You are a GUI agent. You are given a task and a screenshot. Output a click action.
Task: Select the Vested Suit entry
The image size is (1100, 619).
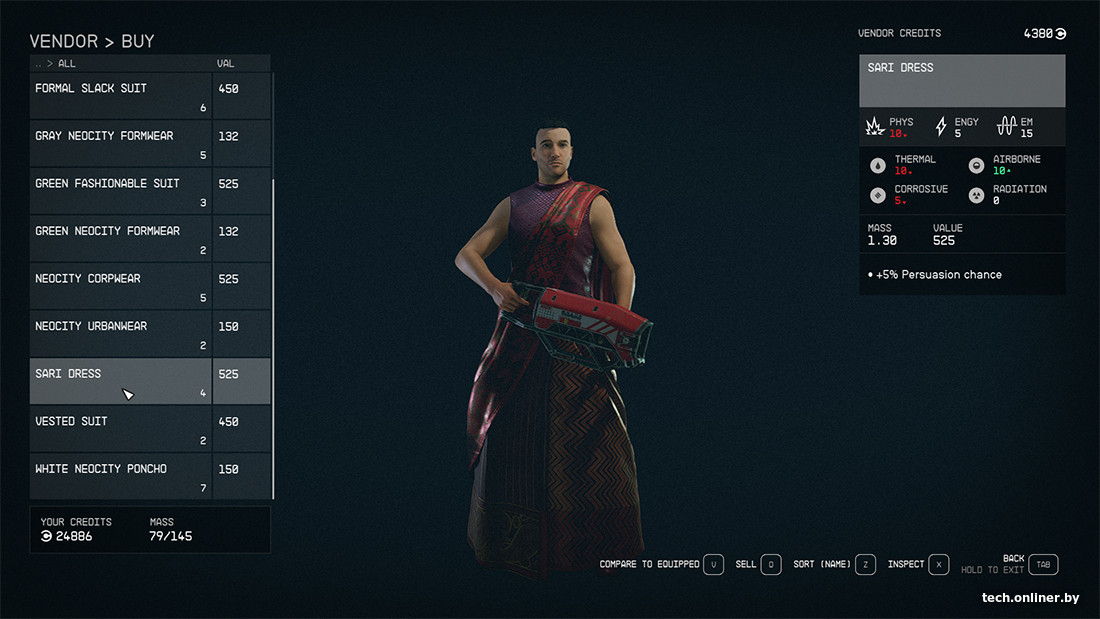click(x=120, y=429)
